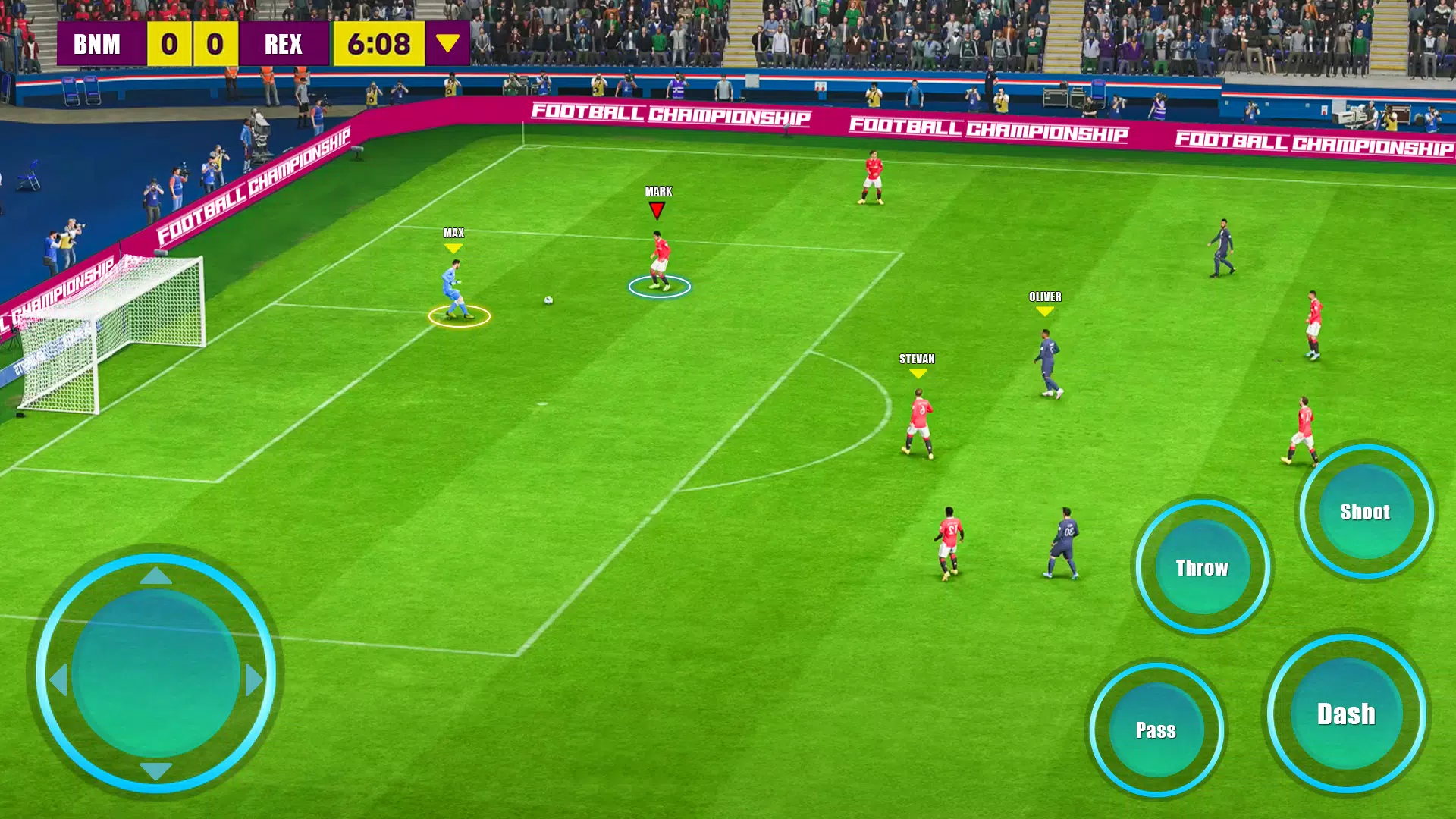This screenshot has width=1456, height=819.
Task: Open the yellow scoreboard dropdown arrow
Action: tap(447, 43)
